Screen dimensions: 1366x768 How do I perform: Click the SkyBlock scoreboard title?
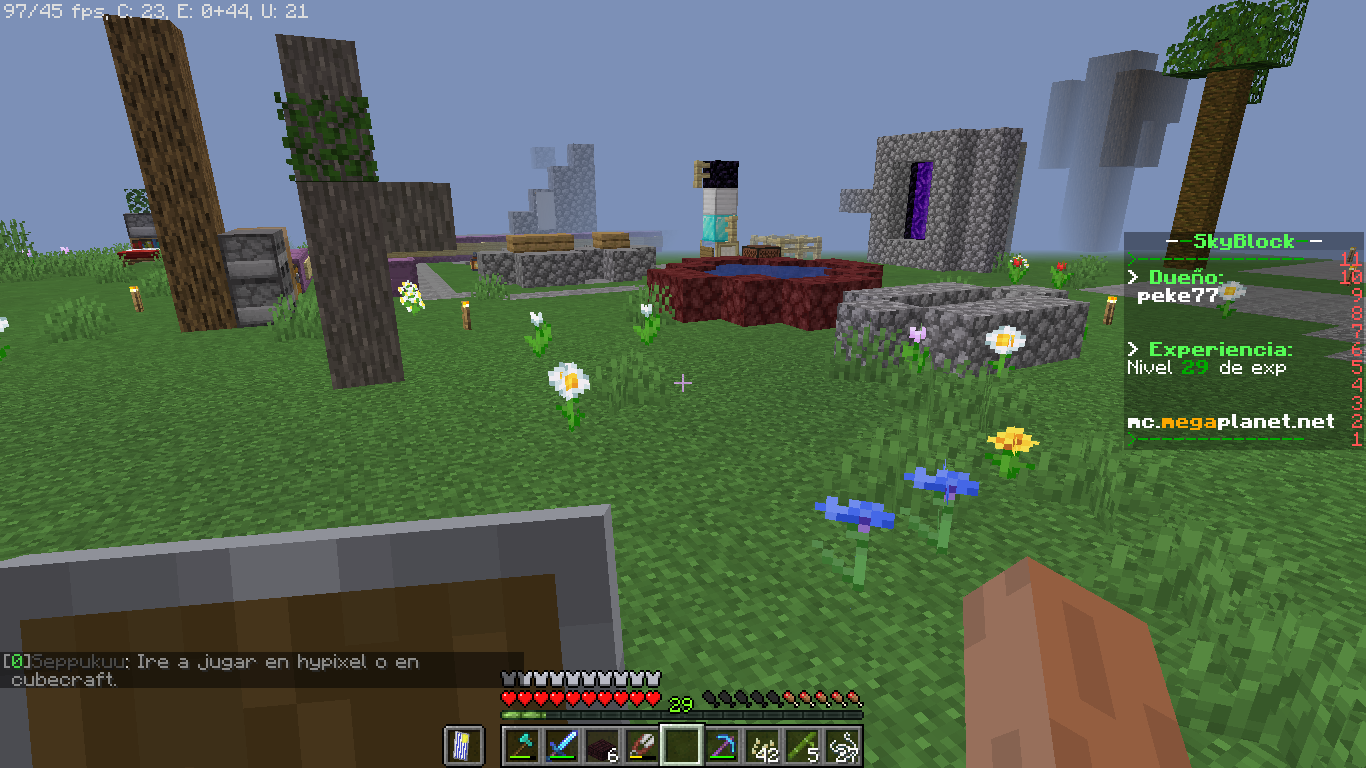1244,241
